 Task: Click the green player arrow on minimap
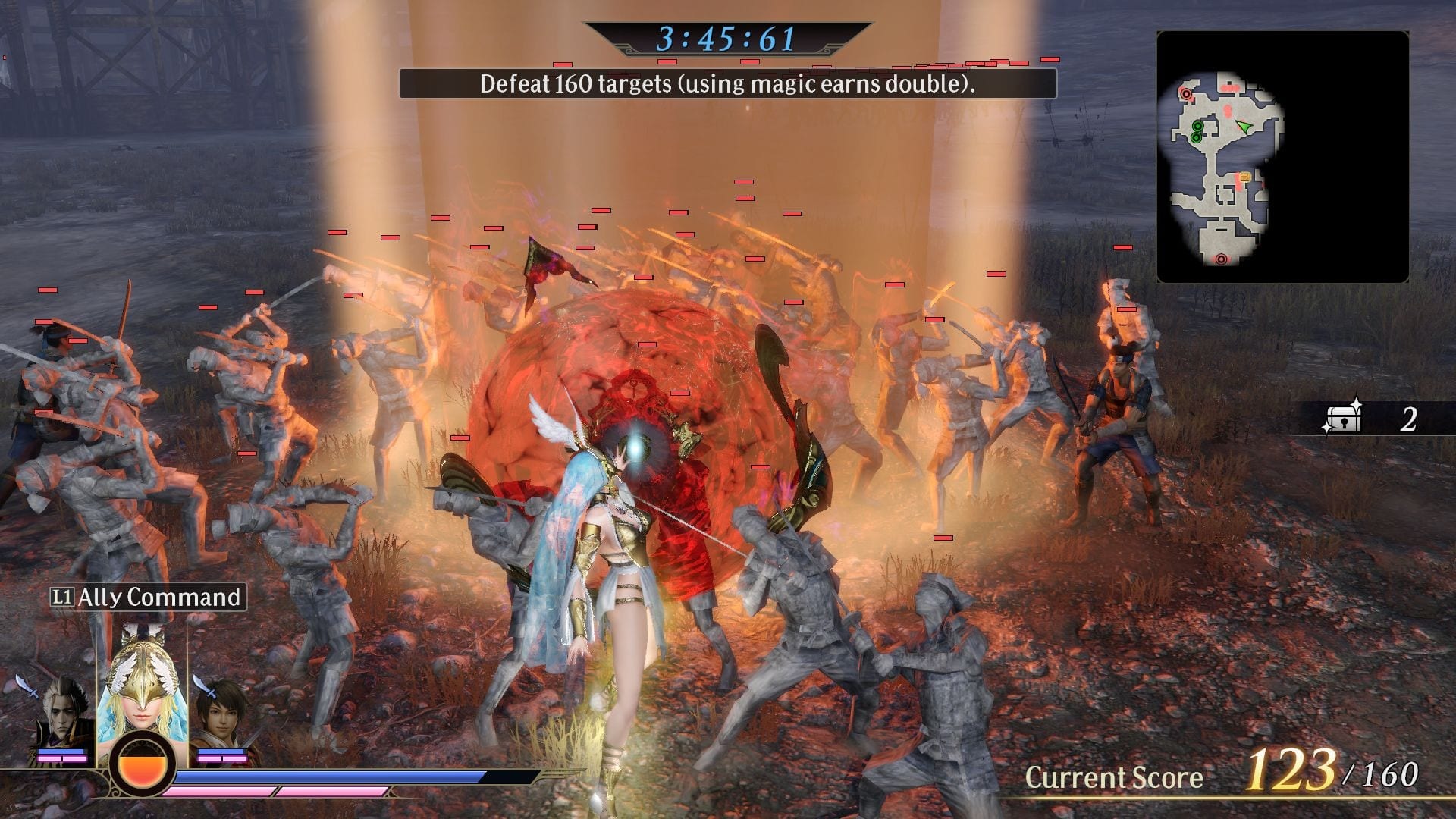(1244, 127)
